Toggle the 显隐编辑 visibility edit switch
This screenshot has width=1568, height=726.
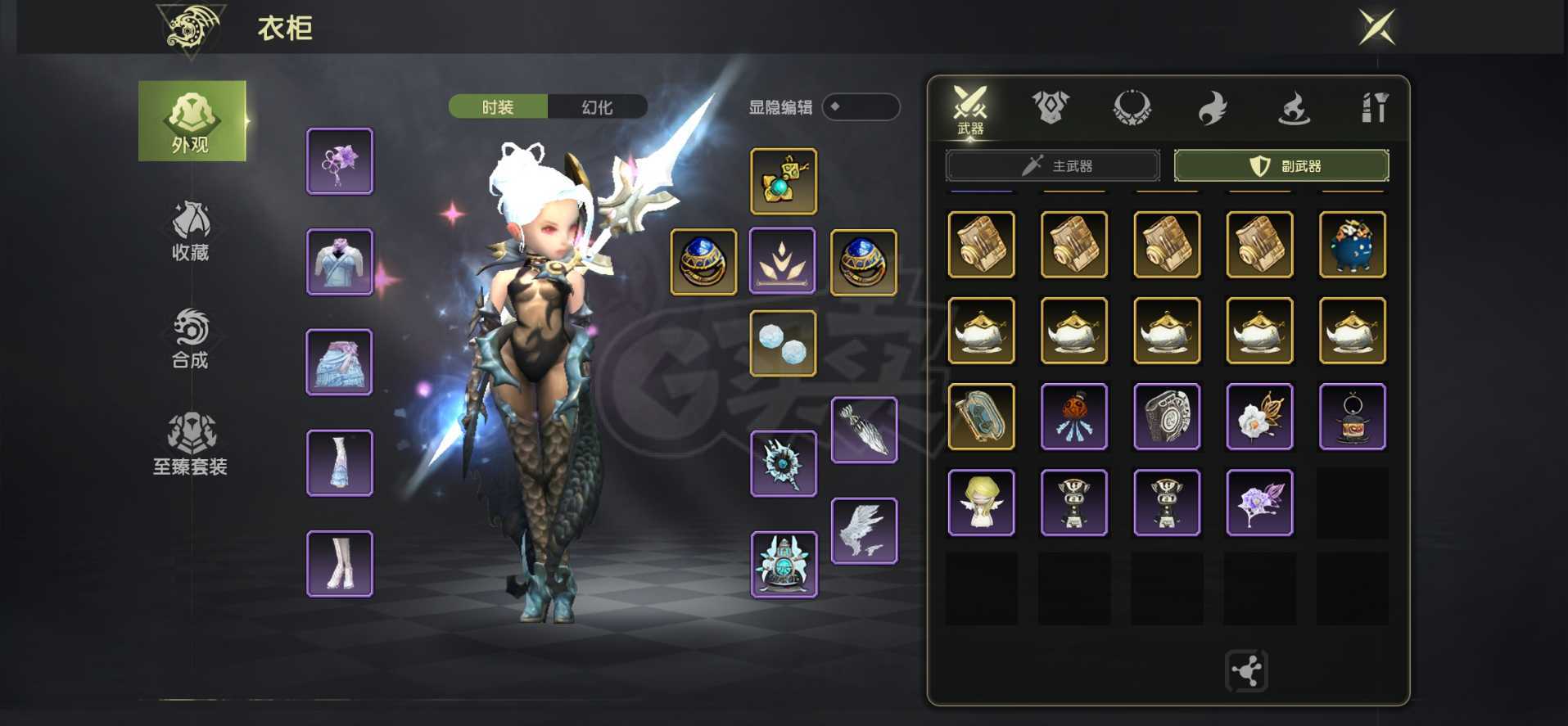pos(860,107)
